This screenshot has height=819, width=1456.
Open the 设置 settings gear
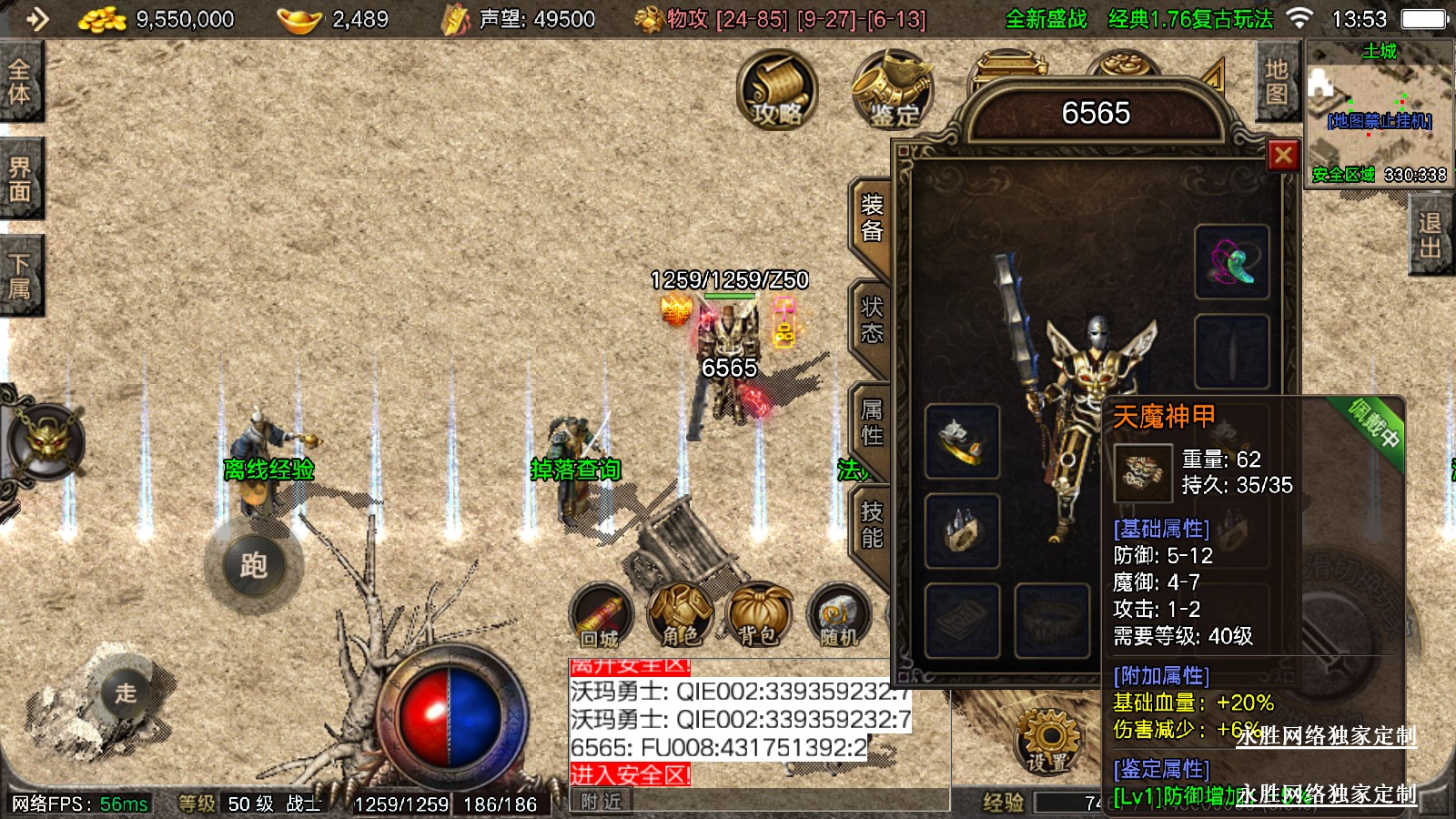click(1048, 742)
